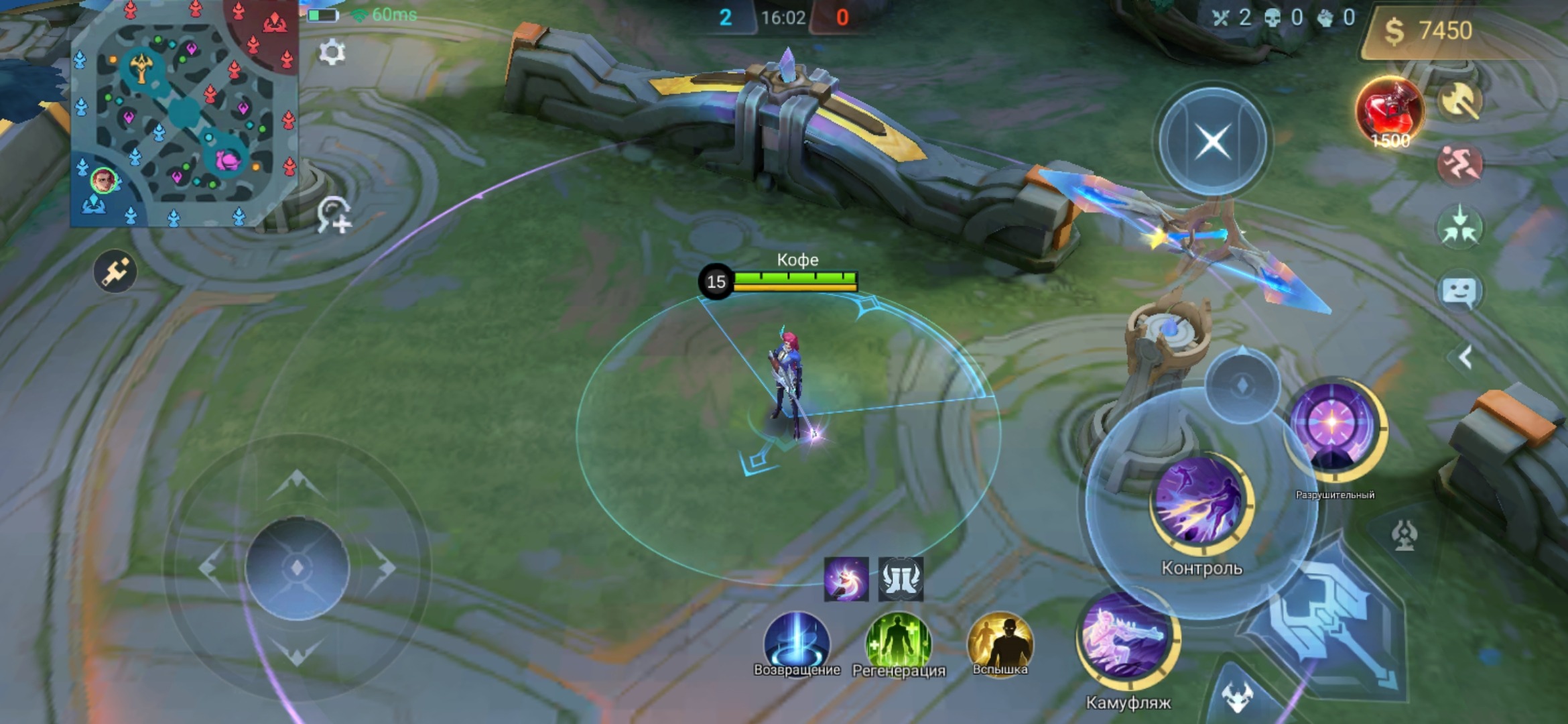Image resolution: width=1568 pixels, height=724 pixels.
Task: Tap the Возвращение recall button
Action: pos(797,642)
